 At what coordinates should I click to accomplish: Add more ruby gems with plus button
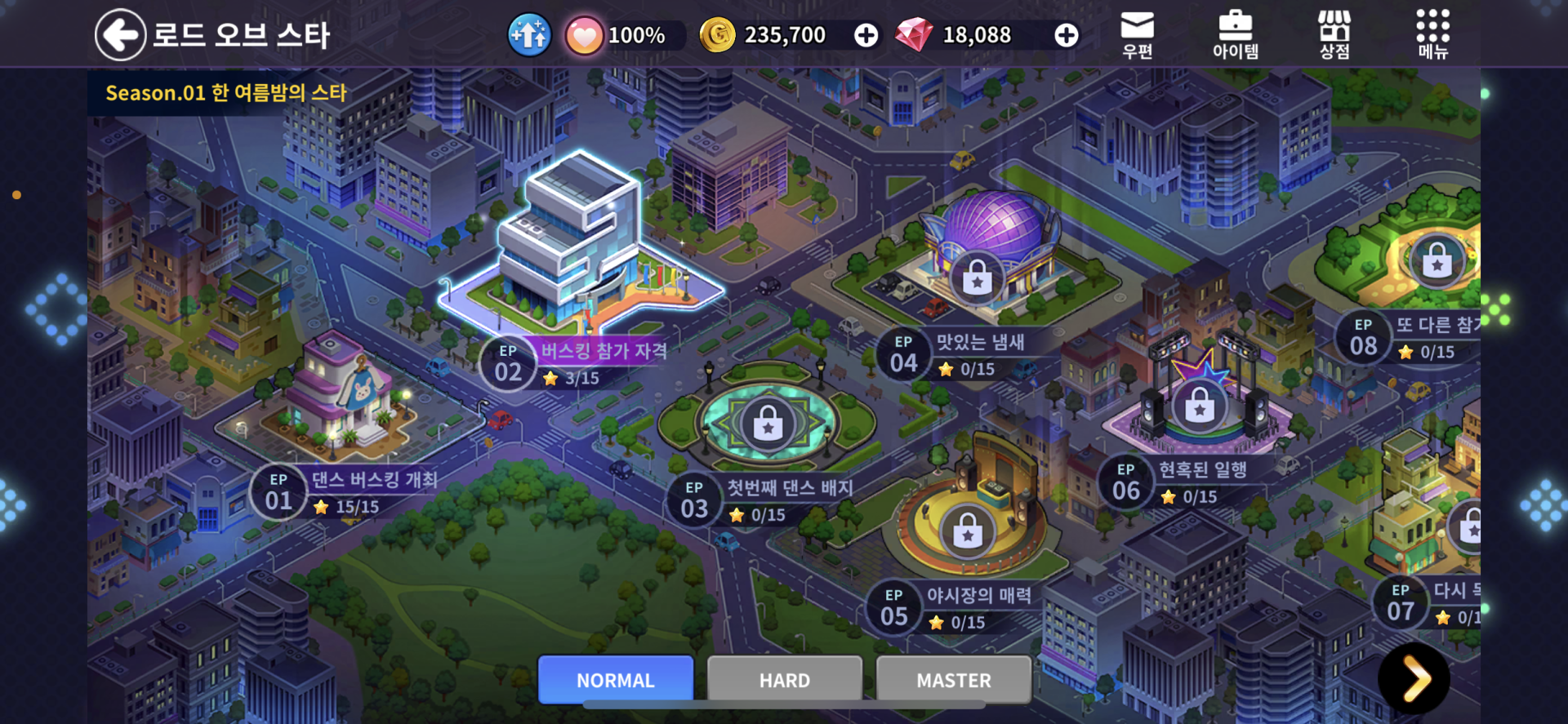[x=1066, y=35]
